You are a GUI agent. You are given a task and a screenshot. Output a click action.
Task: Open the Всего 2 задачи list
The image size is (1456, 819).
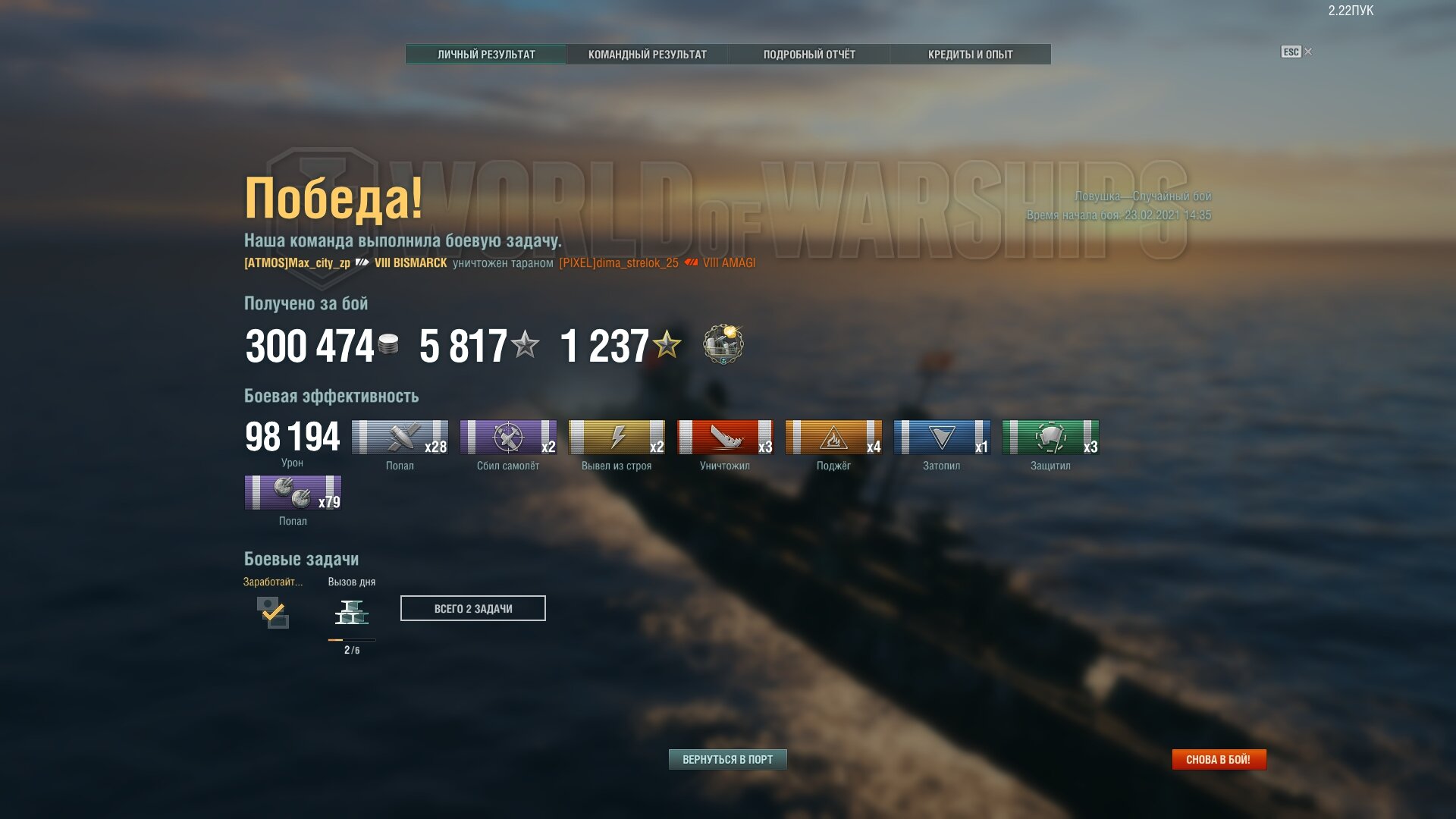point(472,608)
